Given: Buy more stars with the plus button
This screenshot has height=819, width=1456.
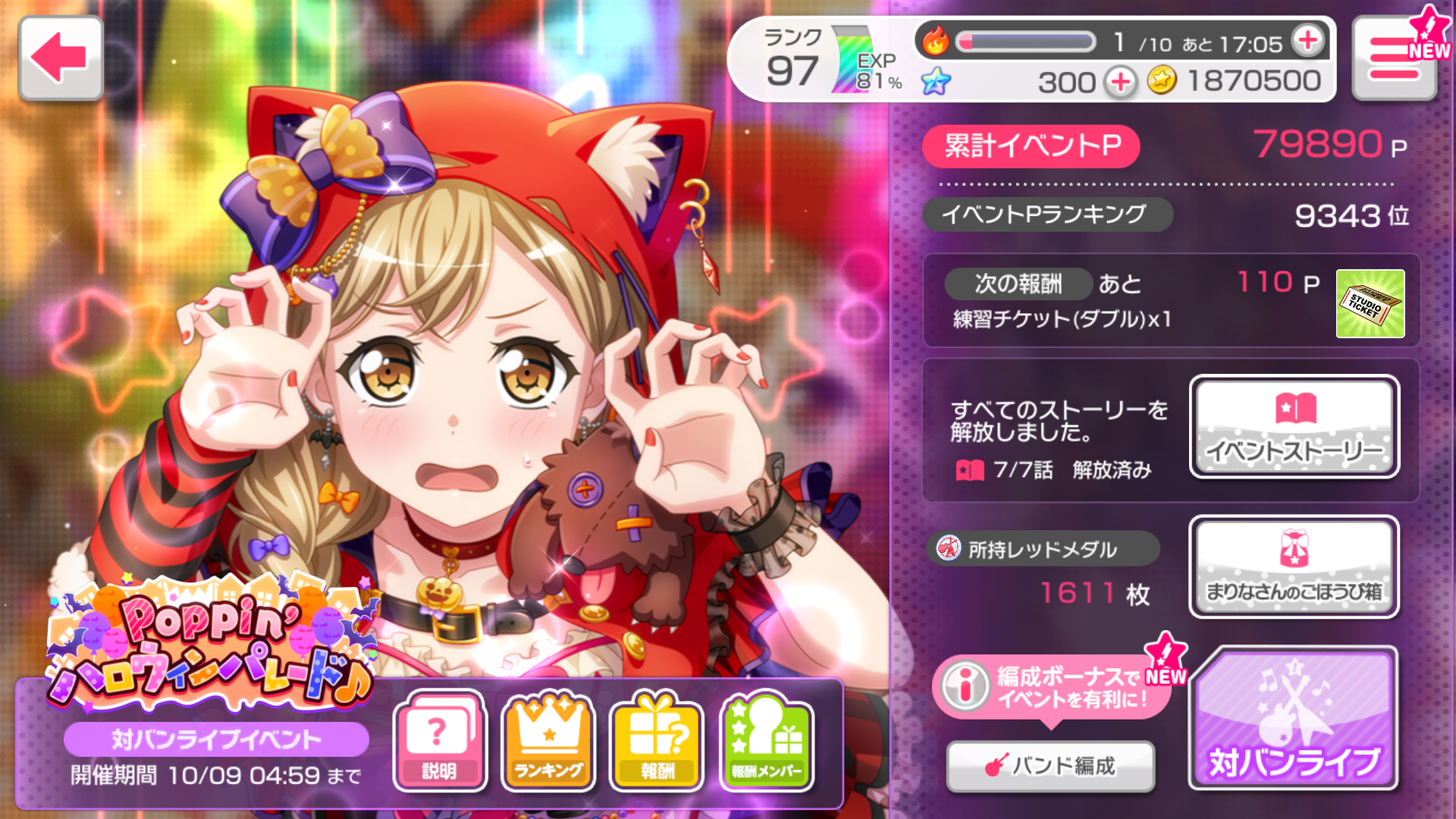Looking at the screenshot, I should point(1120,81).
